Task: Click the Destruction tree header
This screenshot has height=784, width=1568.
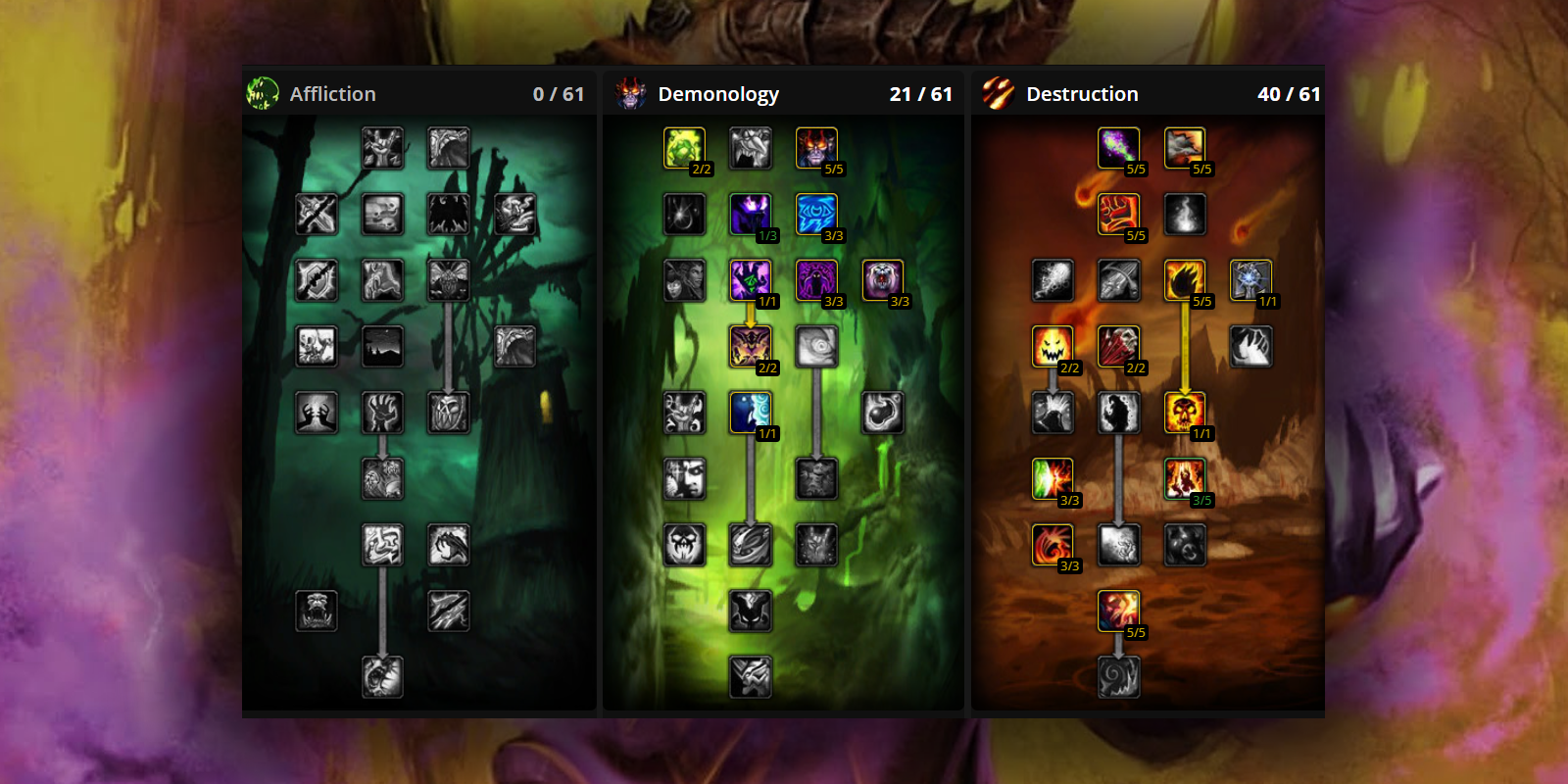Action: click(x=1081, y=93)
